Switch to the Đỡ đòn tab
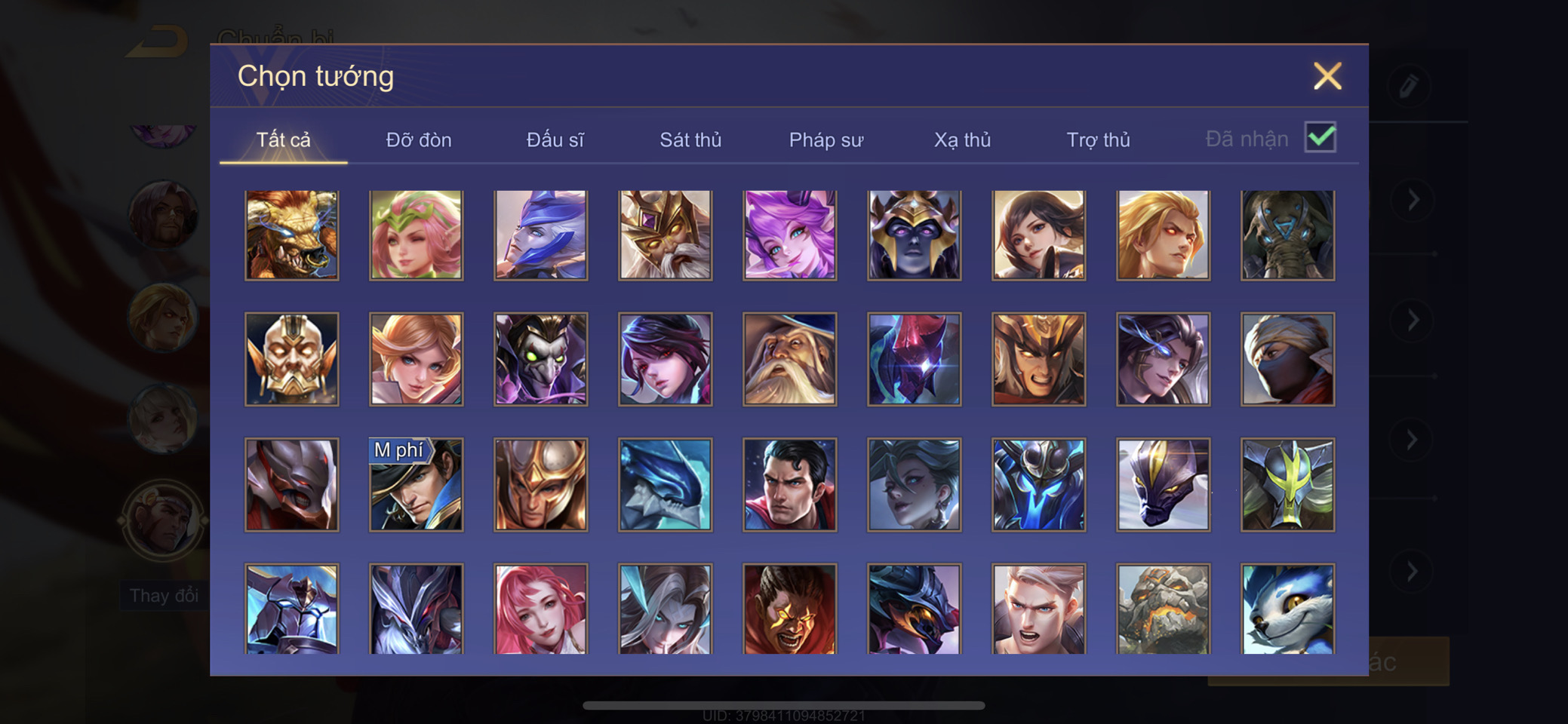The width and height of the screenshot is (1568, 724). click(x=419, y=140)
